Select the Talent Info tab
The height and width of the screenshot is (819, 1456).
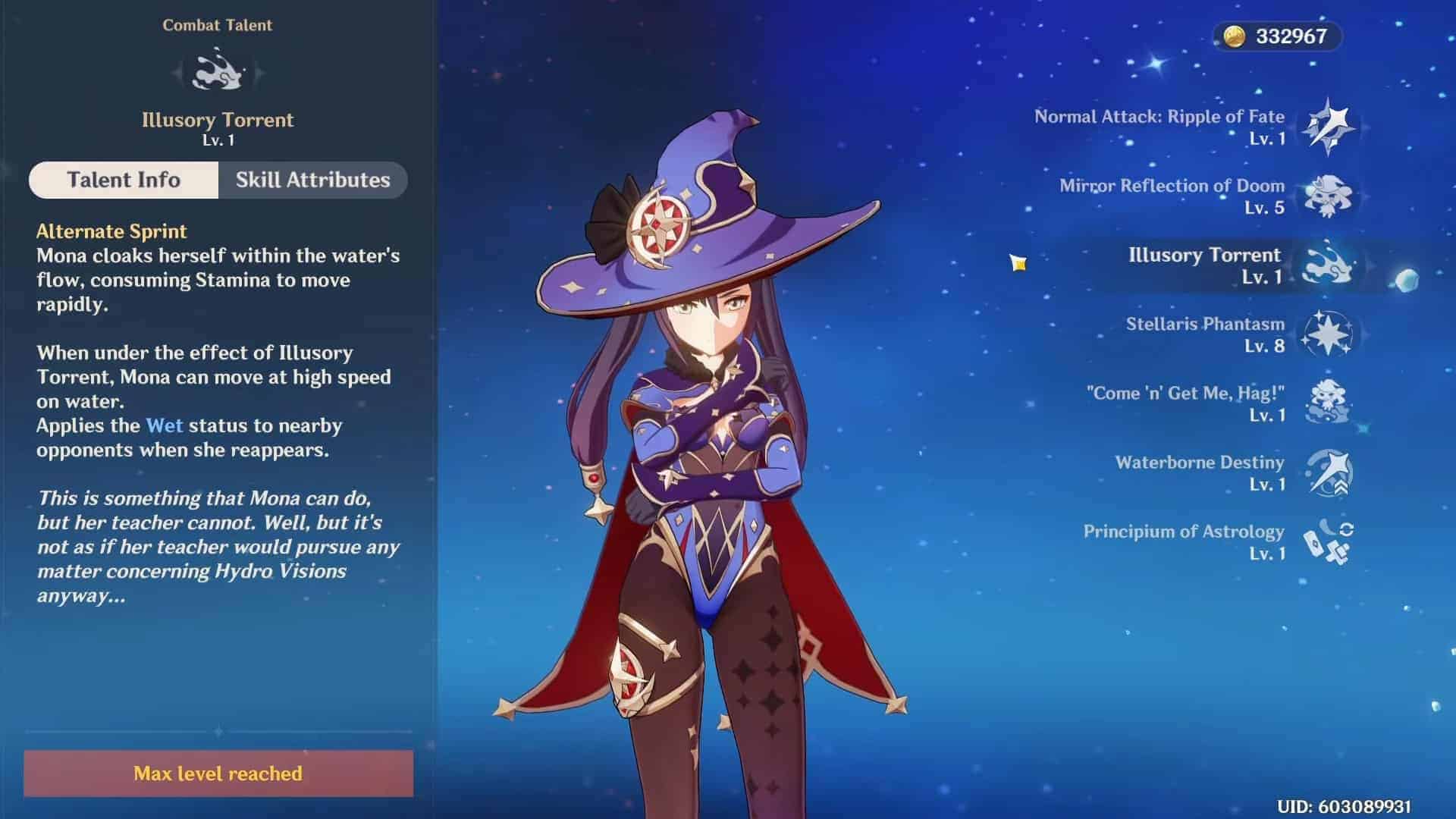124,180
